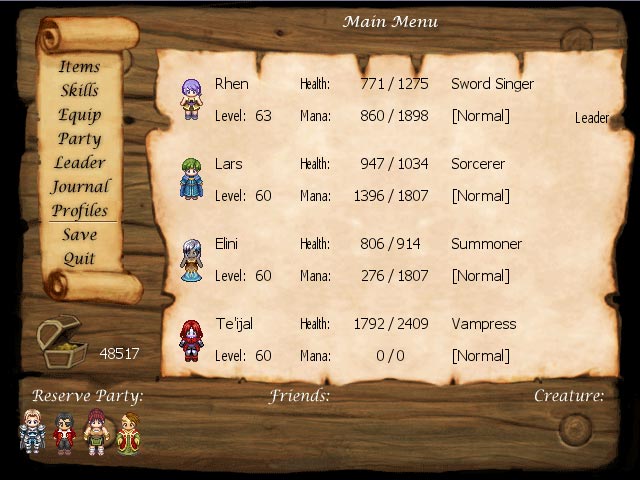
Task: Show character Profiles
Action: pyautogui.click(x=80, y=211)
